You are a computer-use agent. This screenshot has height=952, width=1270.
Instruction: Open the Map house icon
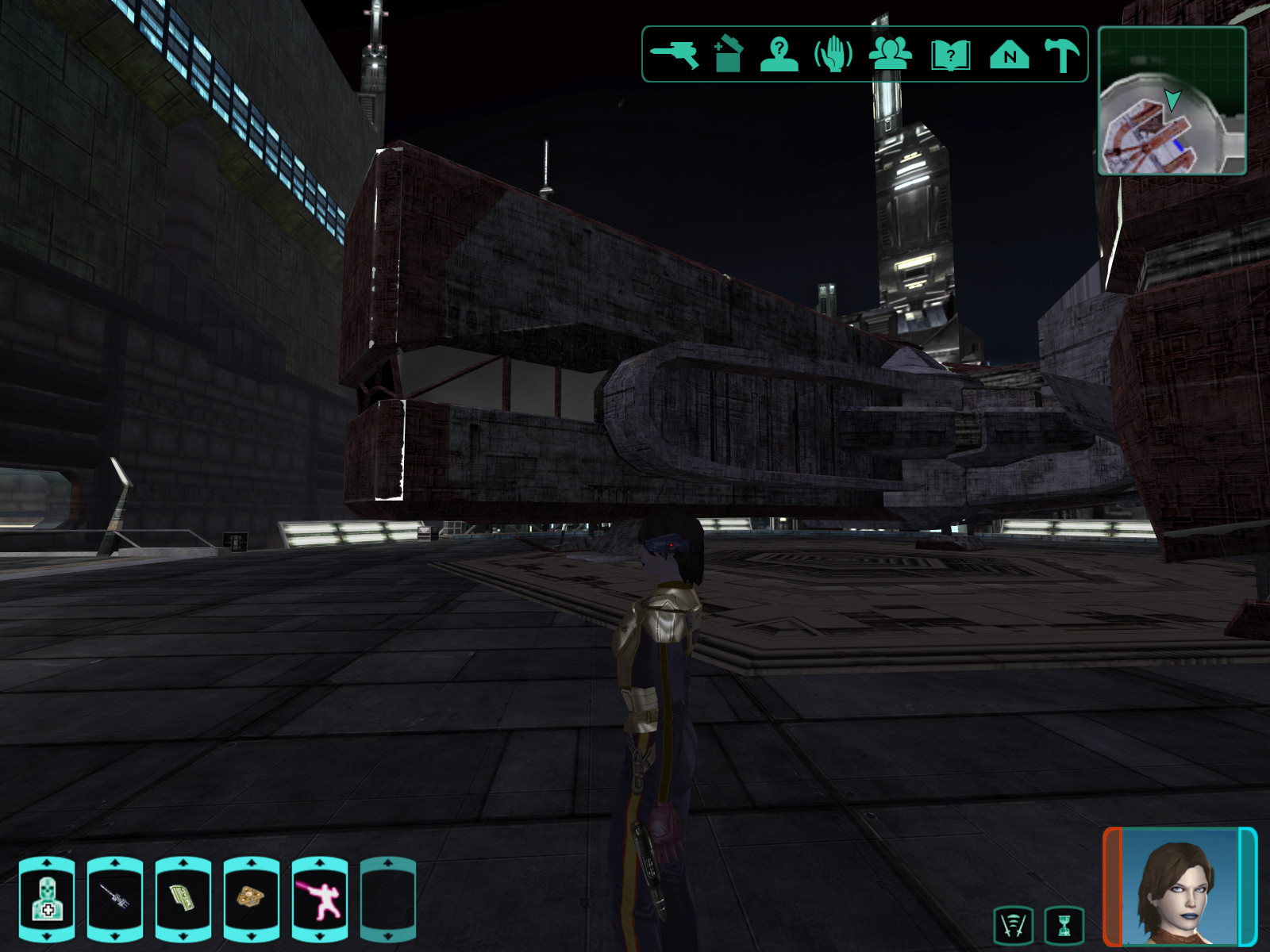(1009, 55)
